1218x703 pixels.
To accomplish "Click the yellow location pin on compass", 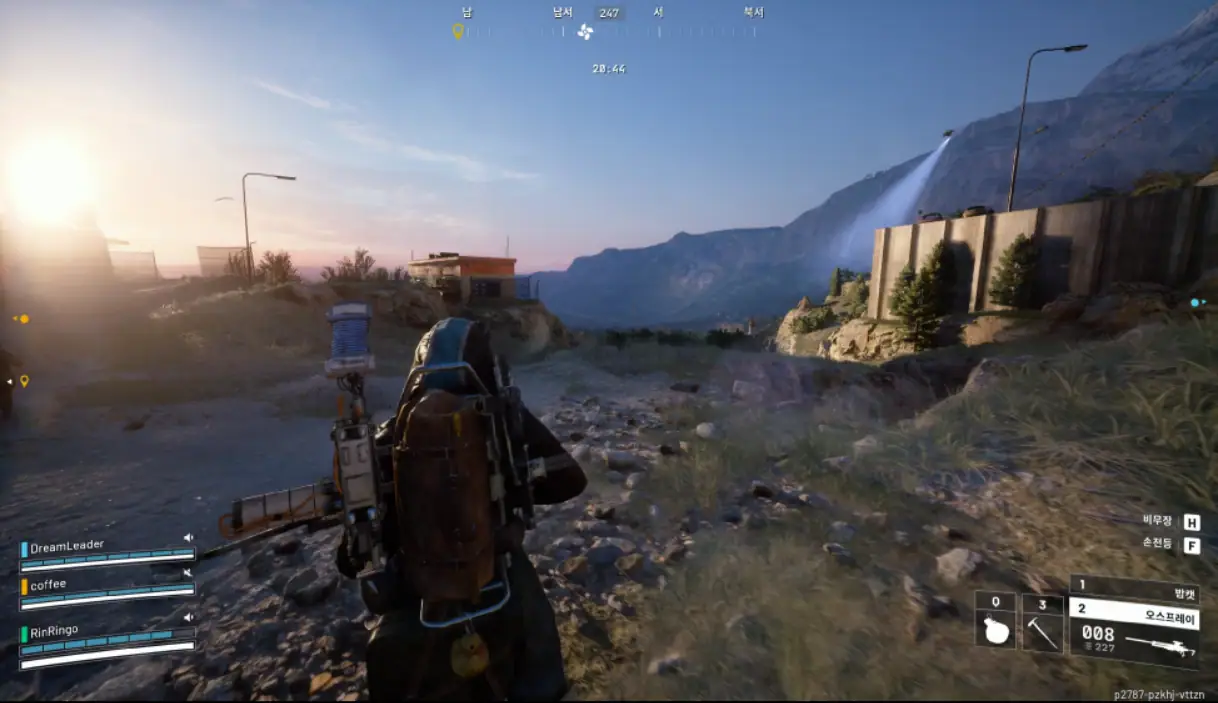I will 458,31.
